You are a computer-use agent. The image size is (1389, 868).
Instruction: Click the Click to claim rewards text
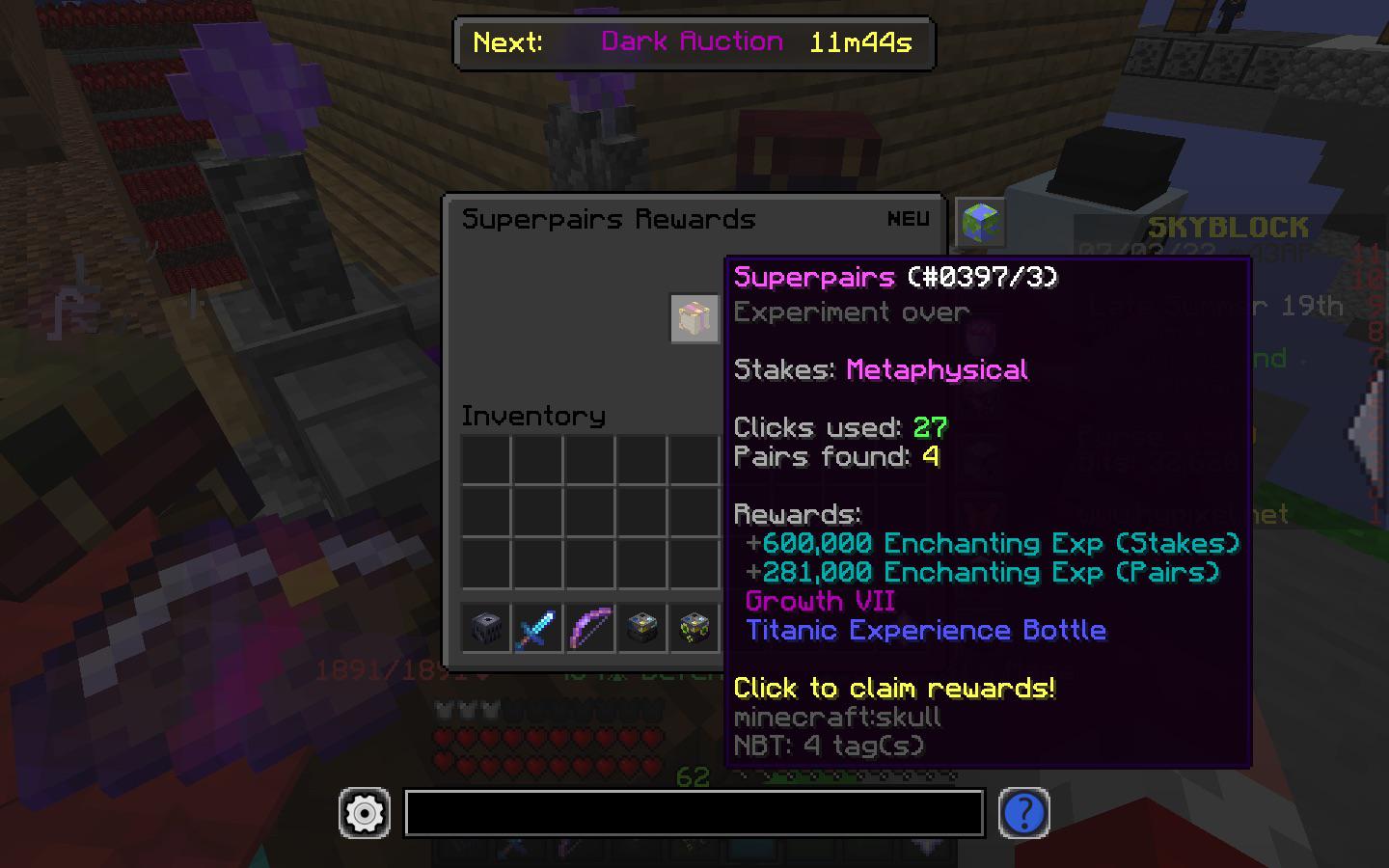coord(894,689)
